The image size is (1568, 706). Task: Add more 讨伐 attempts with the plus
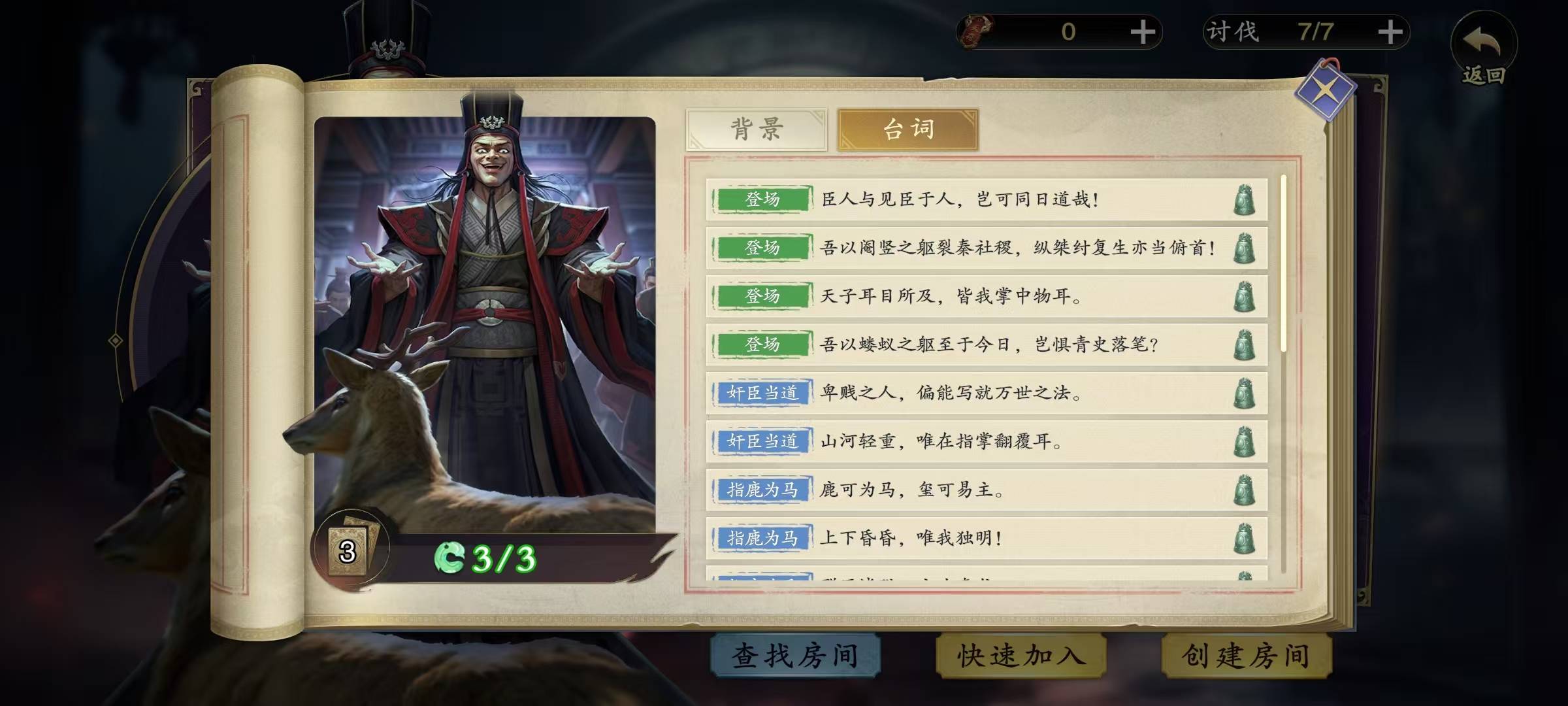[1390, 32]
